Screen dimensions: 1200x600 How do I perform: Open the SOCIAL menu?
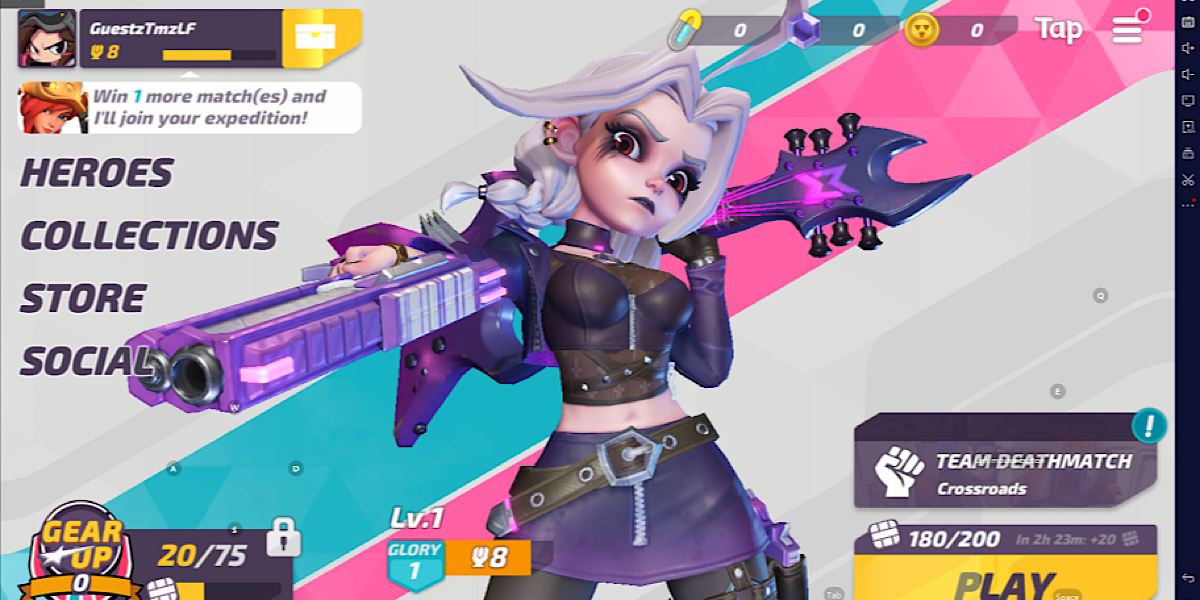click(x=86, y=362)
